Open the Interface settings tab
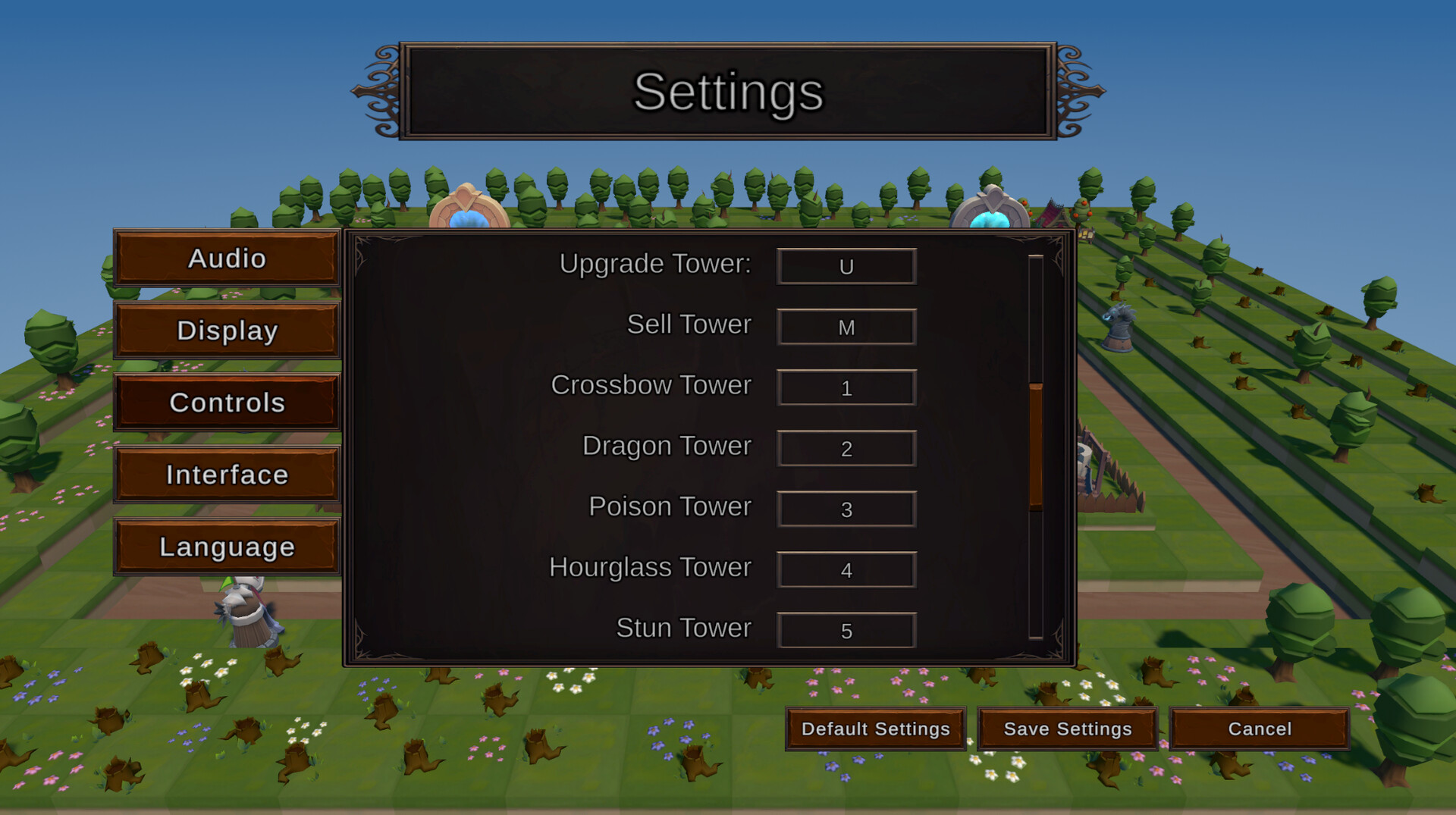Screen dimensions: 1456x815 click(226, 475)
